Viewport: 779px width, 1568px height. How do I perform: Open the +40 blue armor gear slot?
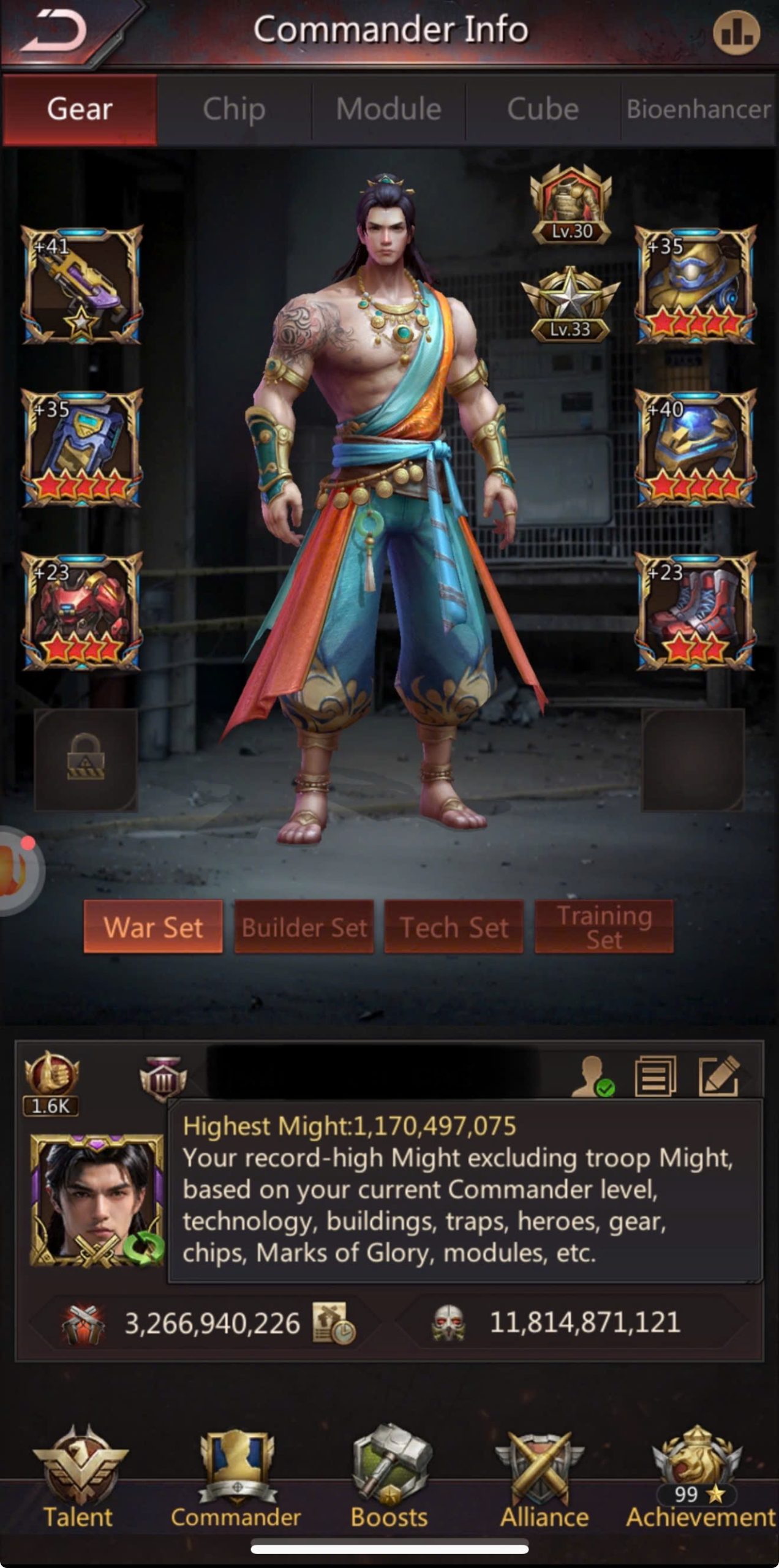point(696,448)
